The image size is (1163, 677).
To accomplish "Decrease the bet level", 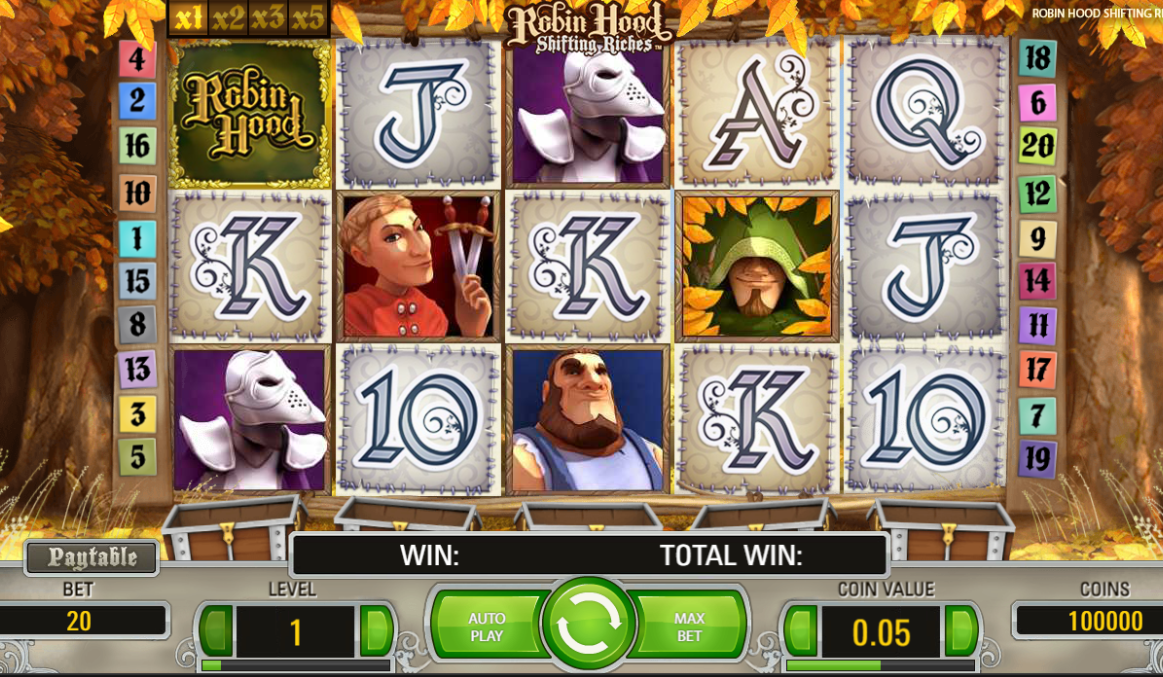I will 216,630.
